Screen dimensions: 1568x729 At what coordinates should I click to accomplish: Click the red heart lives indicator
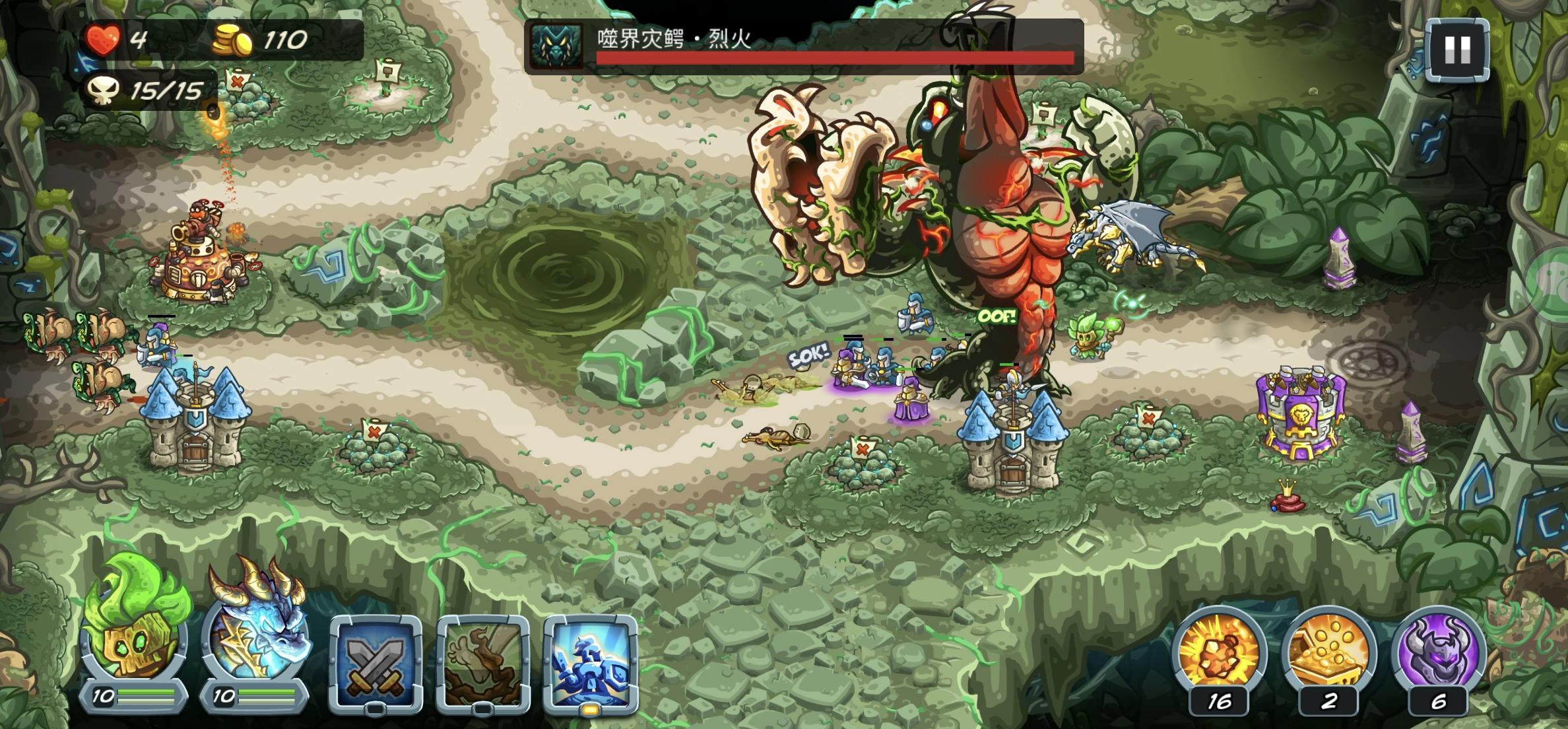click(107, 38)
